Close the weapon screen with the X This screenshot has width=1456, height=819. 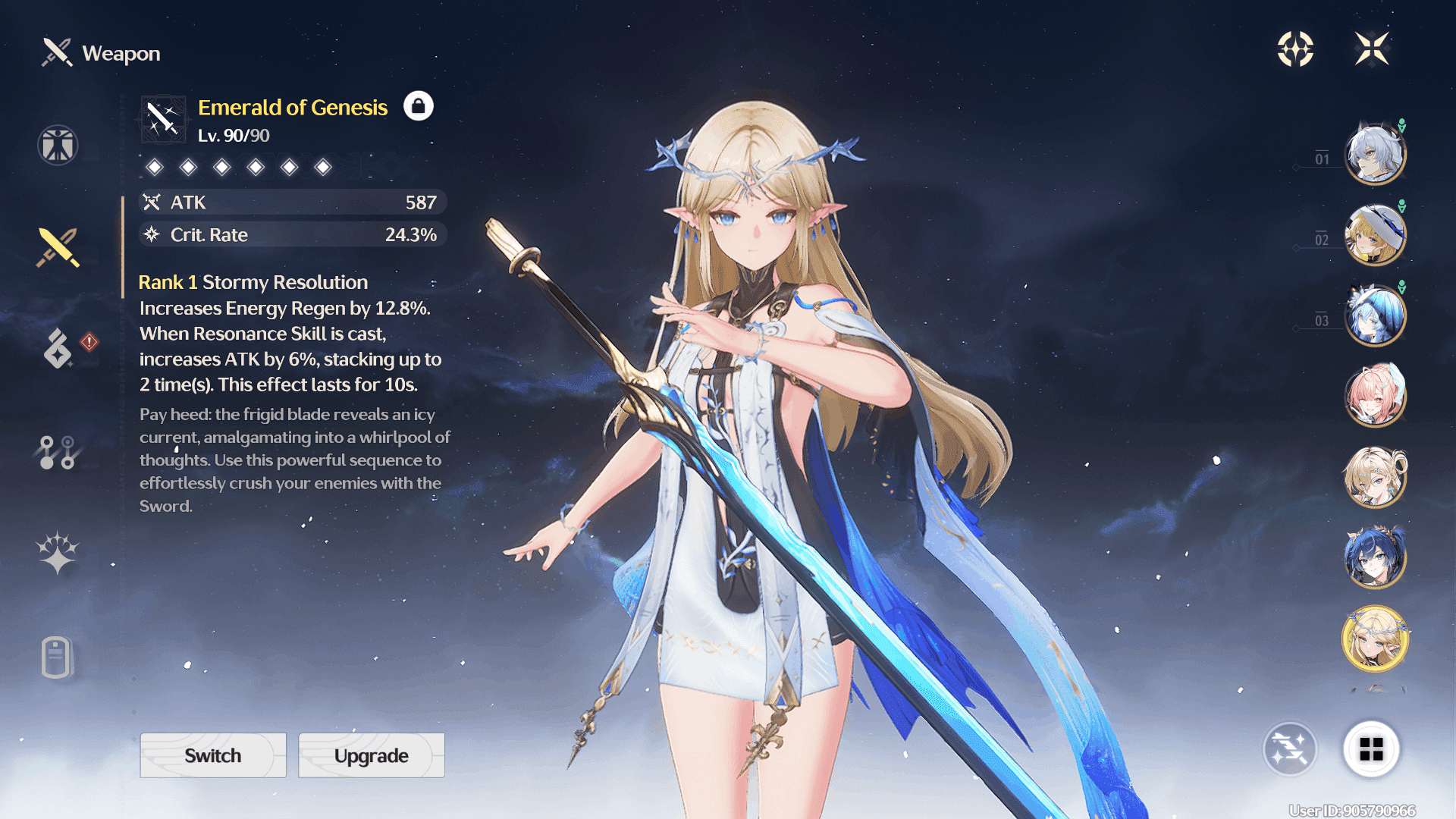point(1372,49)
